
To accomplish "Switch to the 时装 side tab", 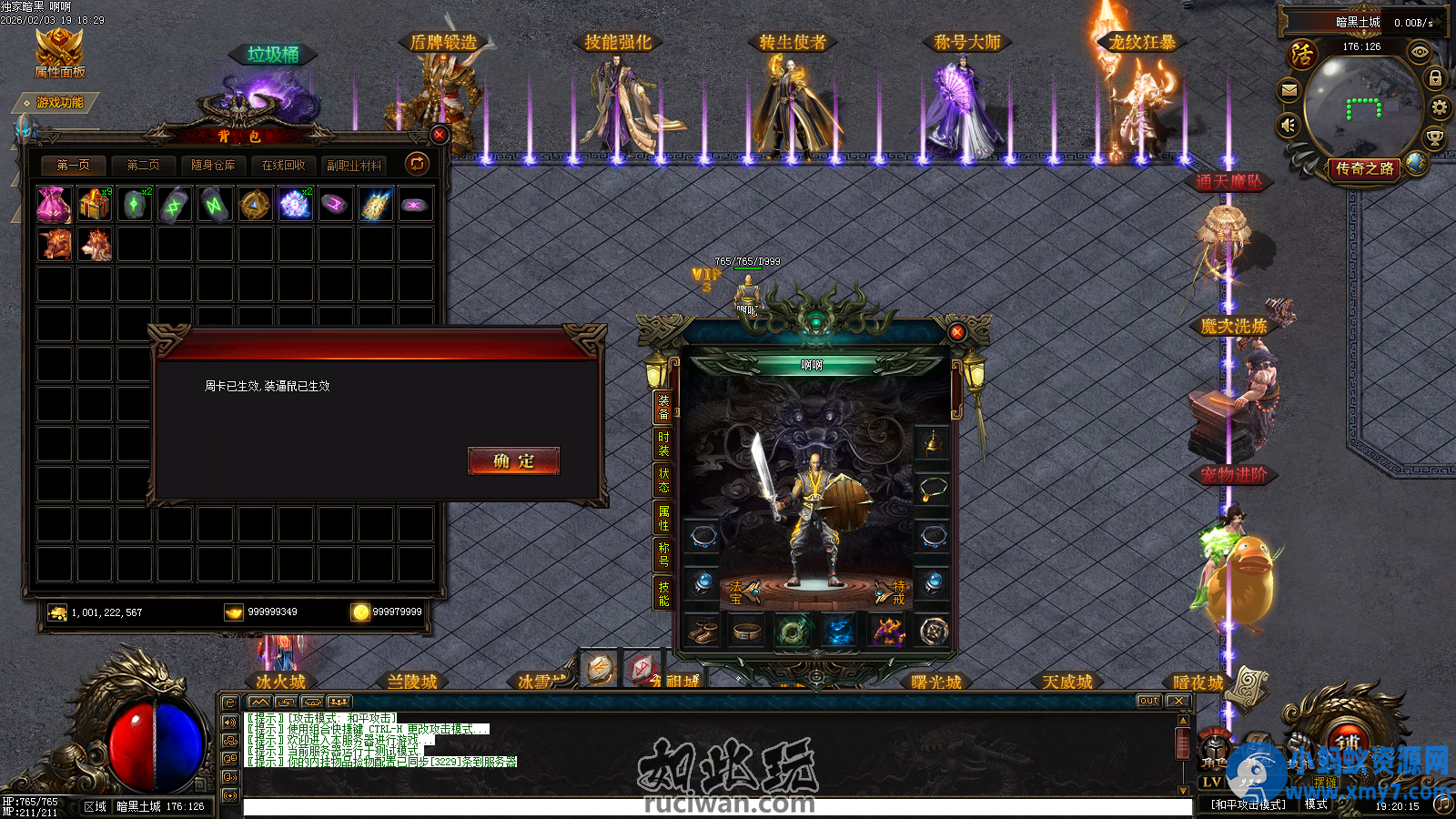I will click(663, 443).
